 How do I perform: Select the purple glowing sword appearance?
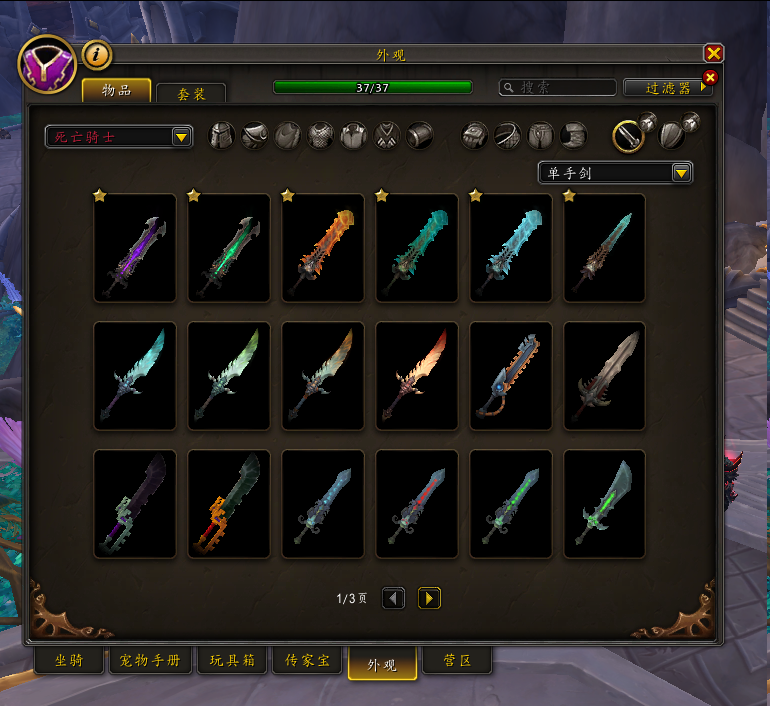tap(135, 248)
